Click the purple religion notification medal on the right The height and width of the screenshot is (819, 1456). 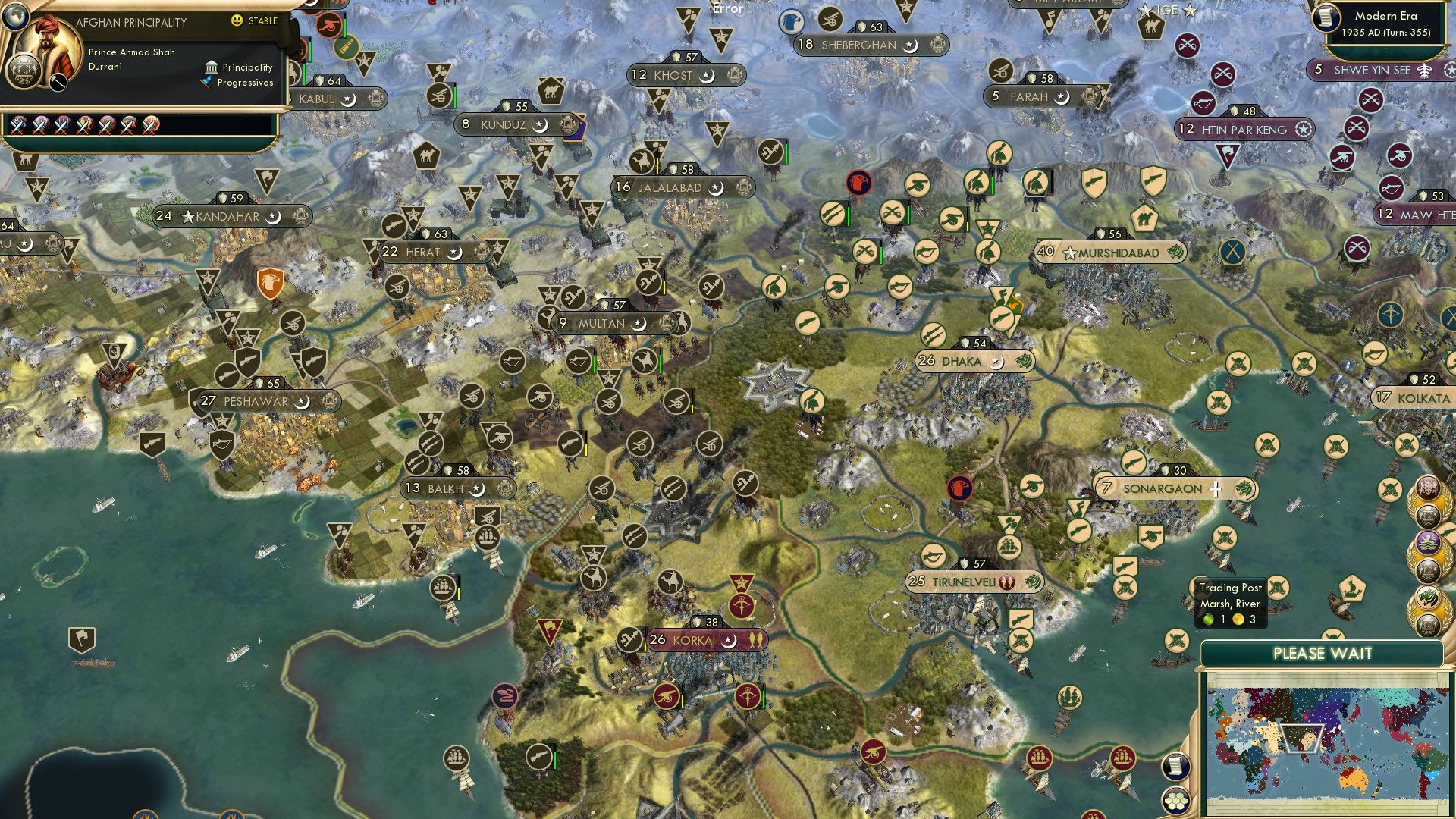pos(1428,543)
